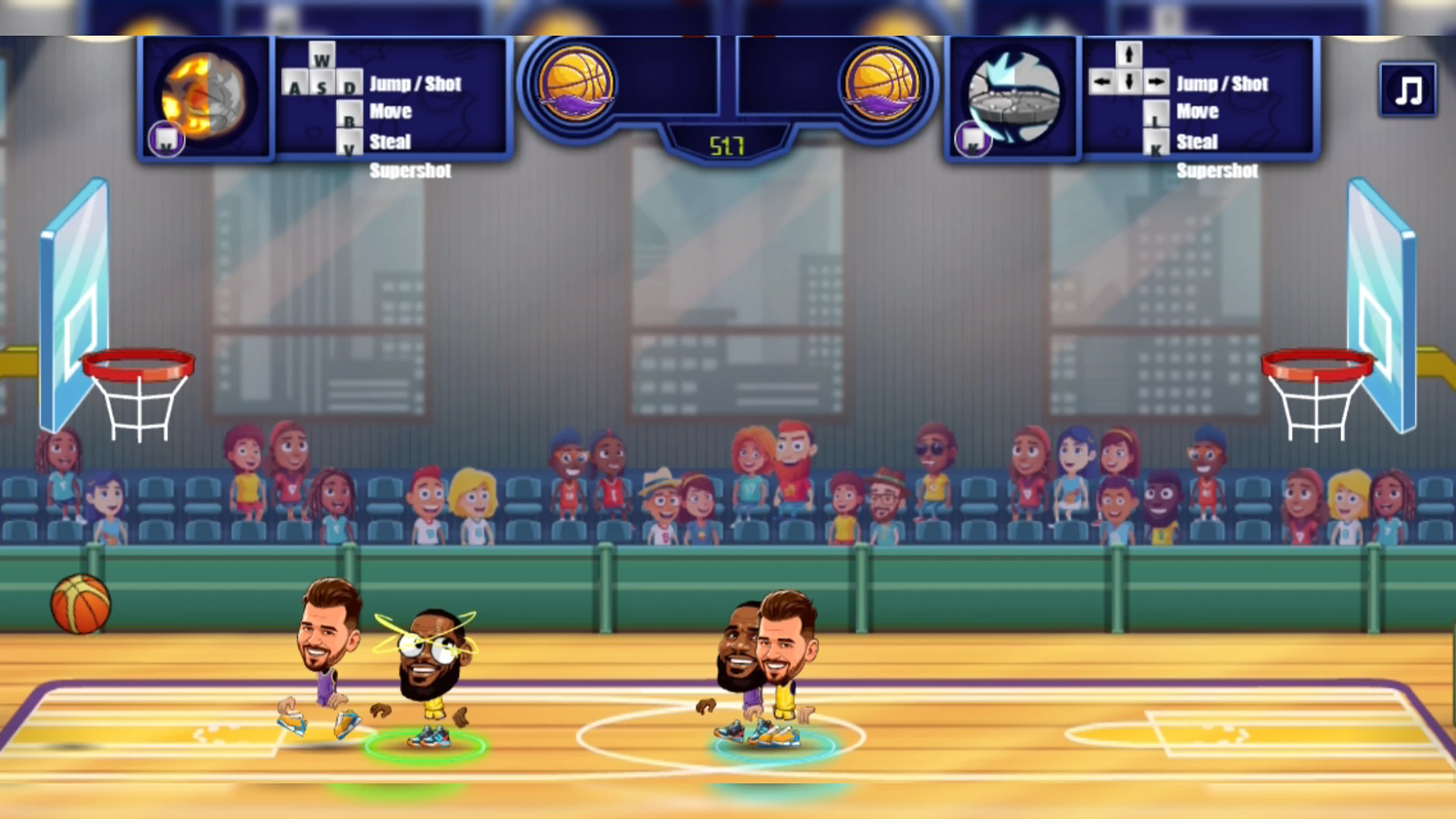Click the up arrow Jump/Shot key
This screenshot has height=819, width=1456.
click(x=1129, y=55)
